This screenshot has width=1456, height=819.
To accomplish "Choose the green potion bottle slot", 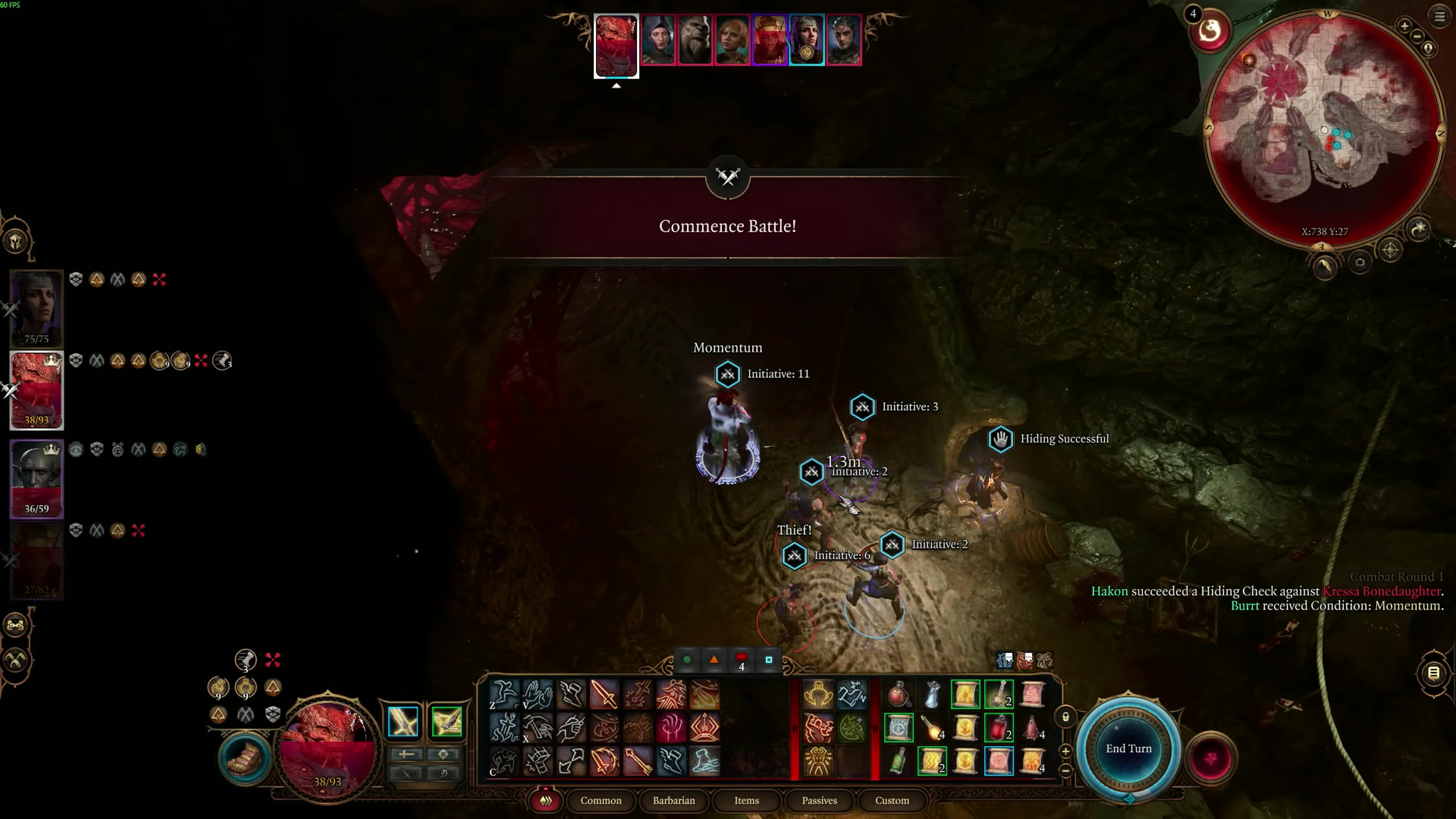I will click(x=899, y=761).
